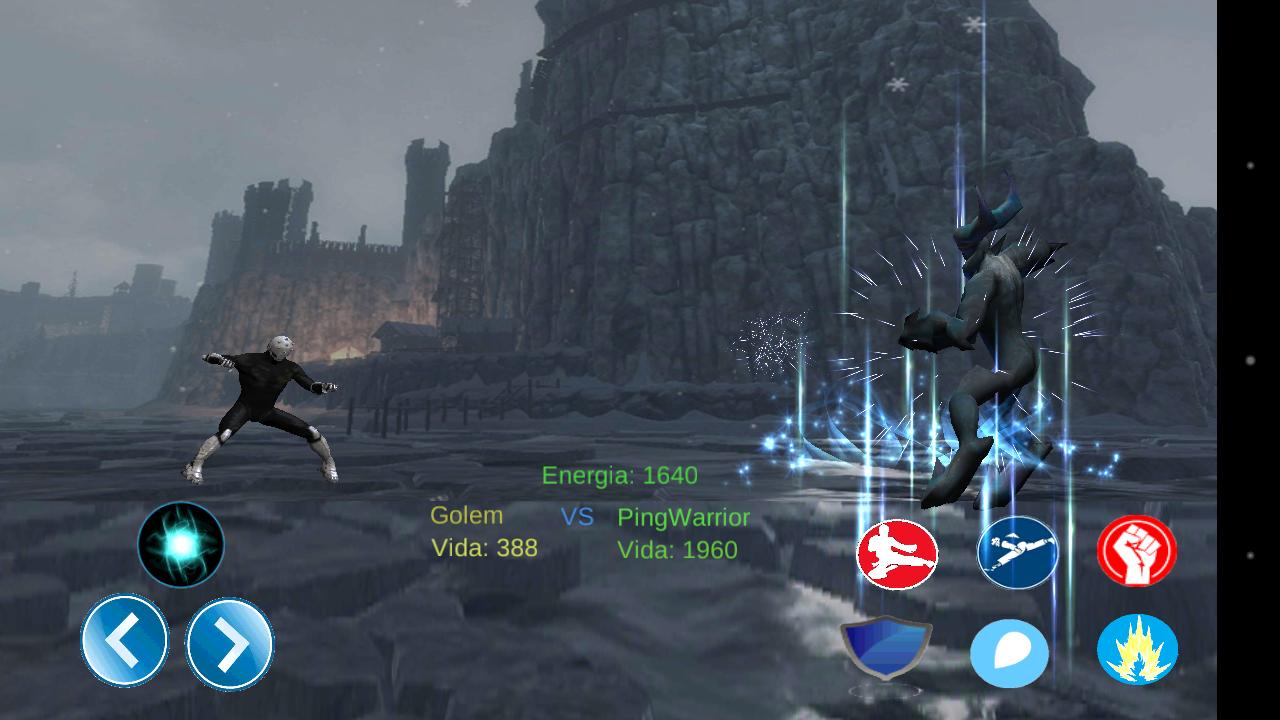This screenshot has height=720, width=1280.
Task: Trigger the blue flying punch attack
Action: coord(1017,552)
